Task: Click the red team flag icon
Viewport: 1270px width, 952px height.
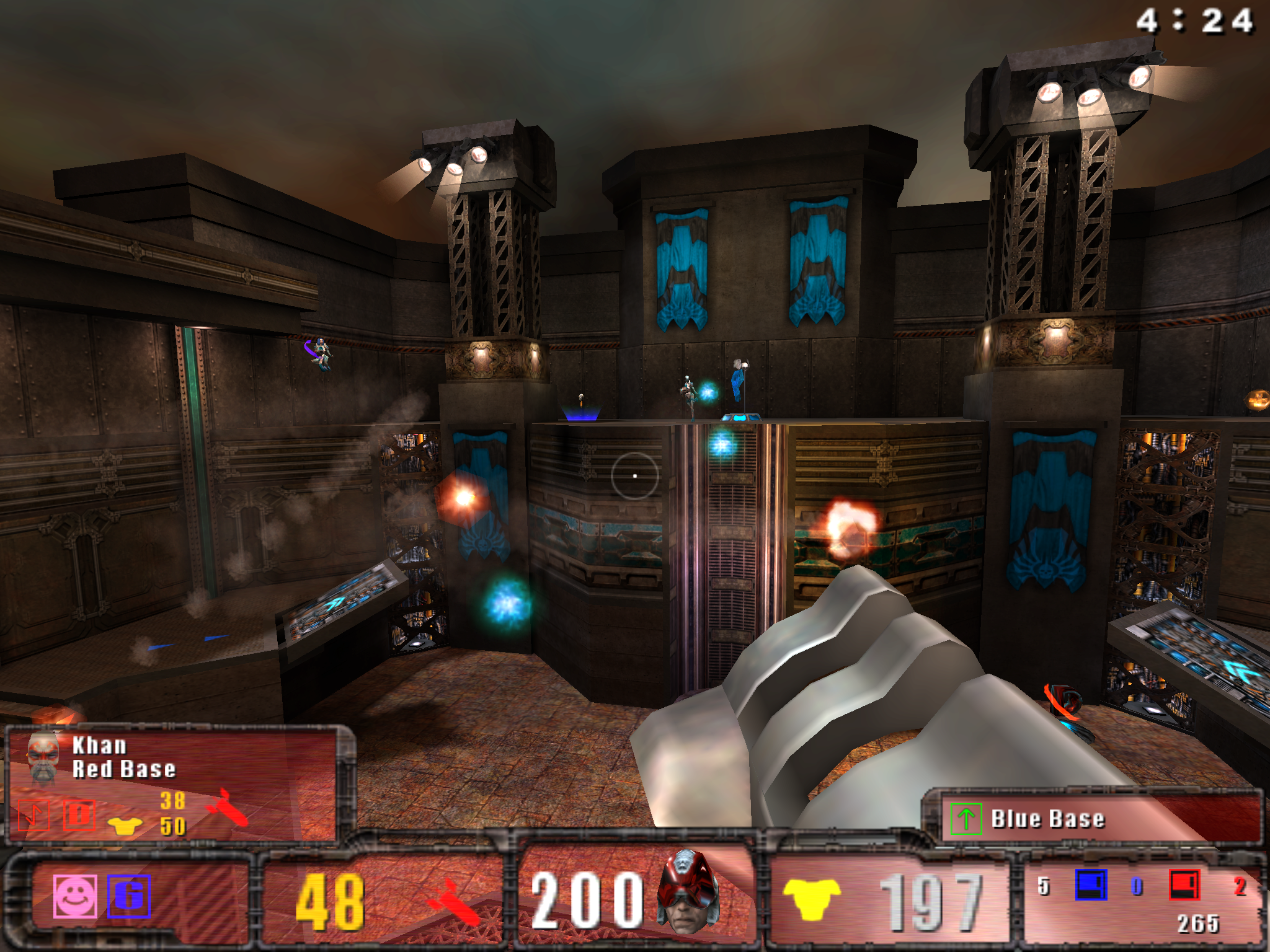Action: 1184,885
